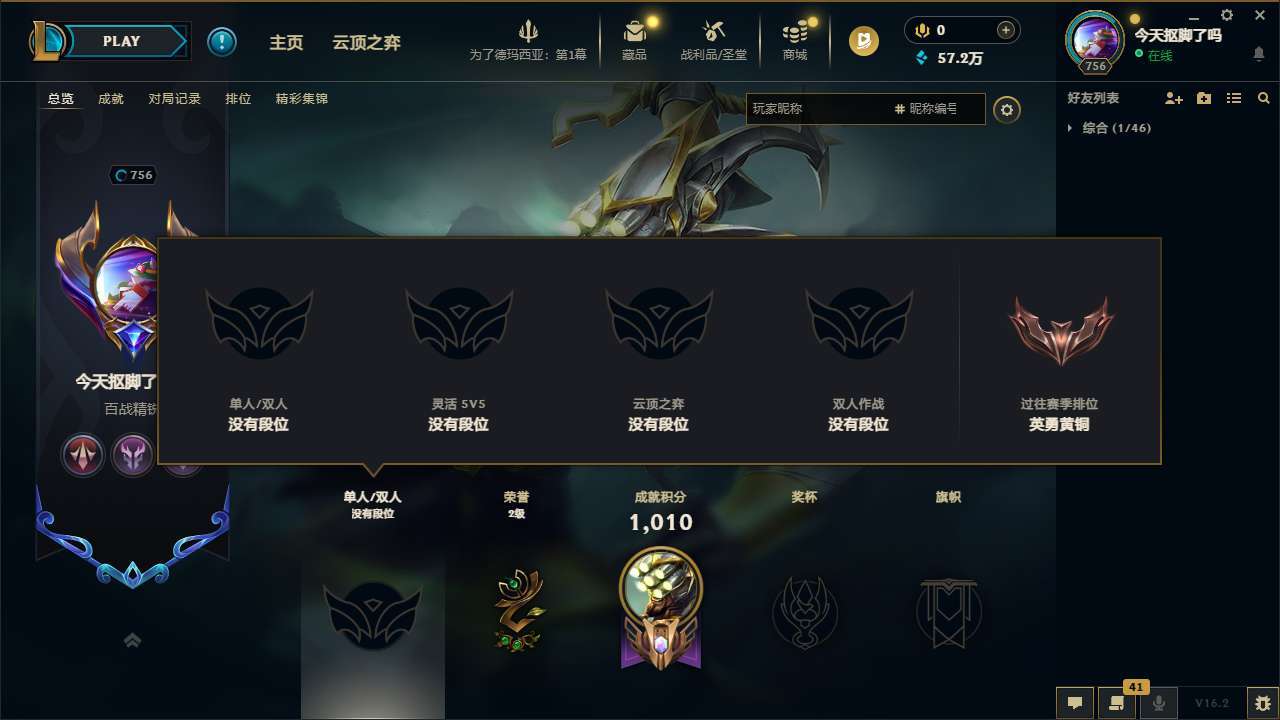The image size is (1280, 720).
Task: Click the blue help icon beside PLAY
Action: (221, 41)
